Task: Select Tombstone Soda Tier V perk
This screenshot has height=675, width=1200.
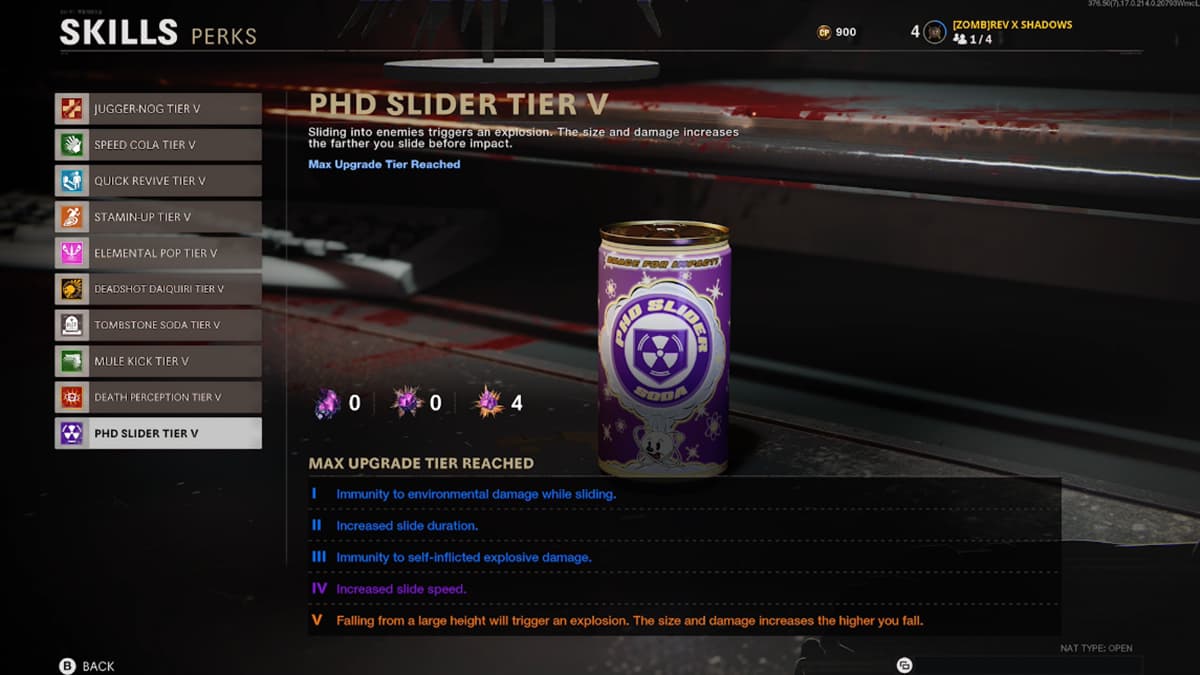Action: (x=158, y=325)
